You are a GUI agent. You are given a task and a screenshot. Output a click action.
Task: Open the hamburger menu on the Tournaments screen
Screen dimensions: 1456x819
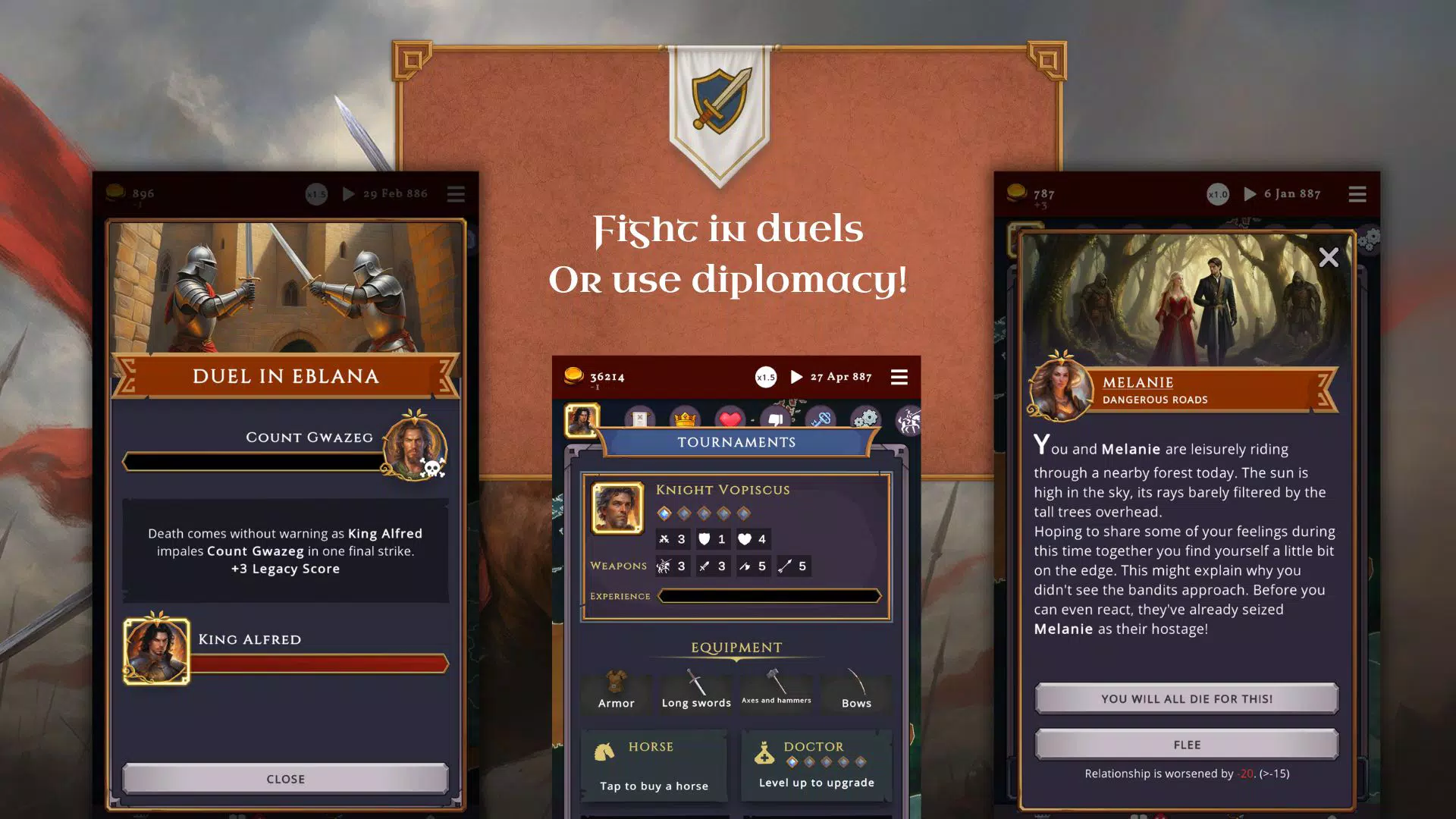[899, 377]
